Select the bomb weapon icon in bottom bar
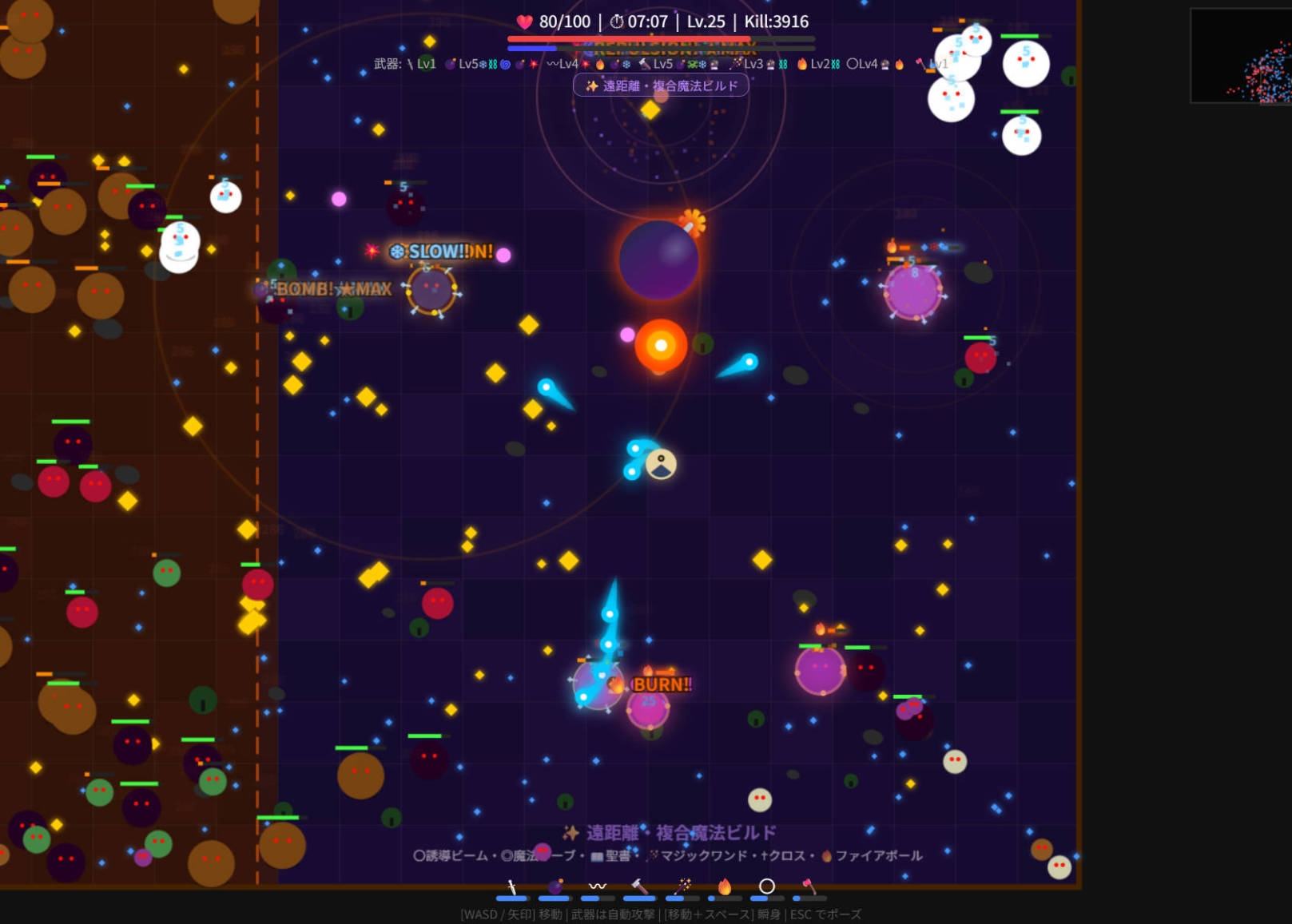 point(555,887)
